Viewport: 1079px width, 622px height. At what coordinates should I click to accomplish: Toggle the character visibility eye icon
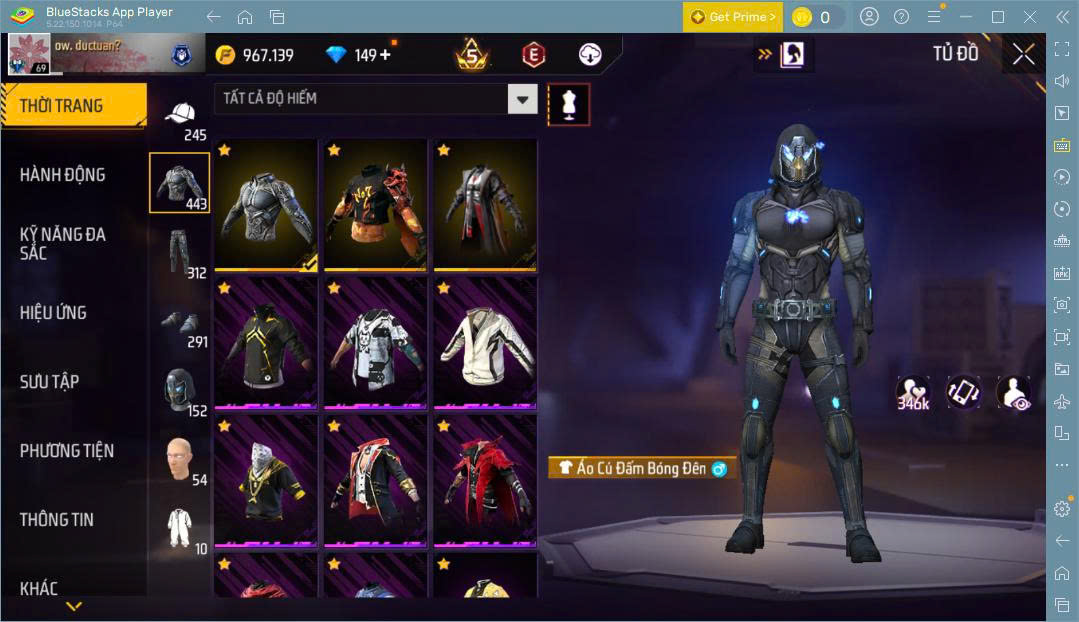click(x=1013, y=392)
